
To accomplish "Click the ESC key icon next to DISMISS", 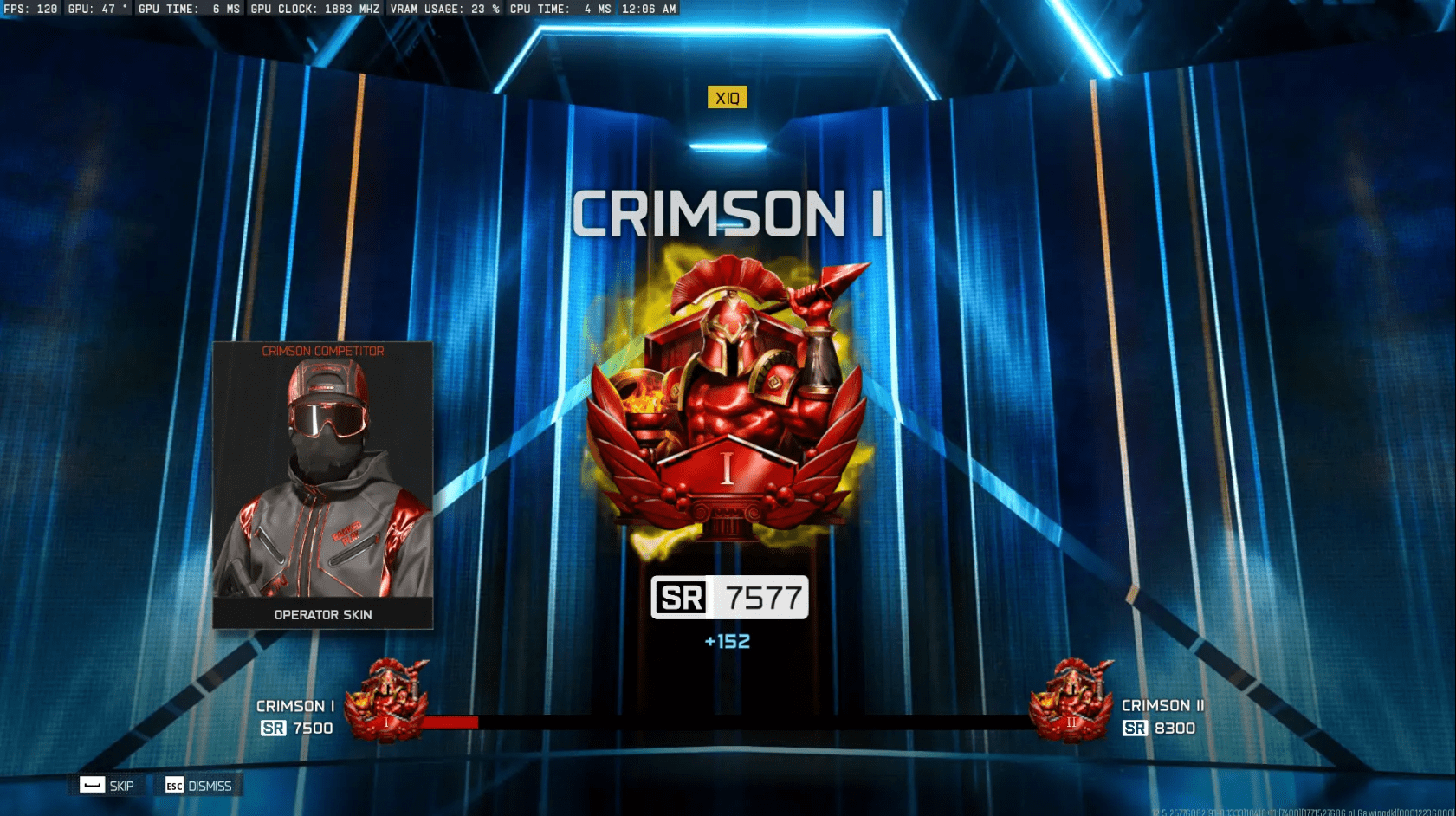I will coord(173,785).
